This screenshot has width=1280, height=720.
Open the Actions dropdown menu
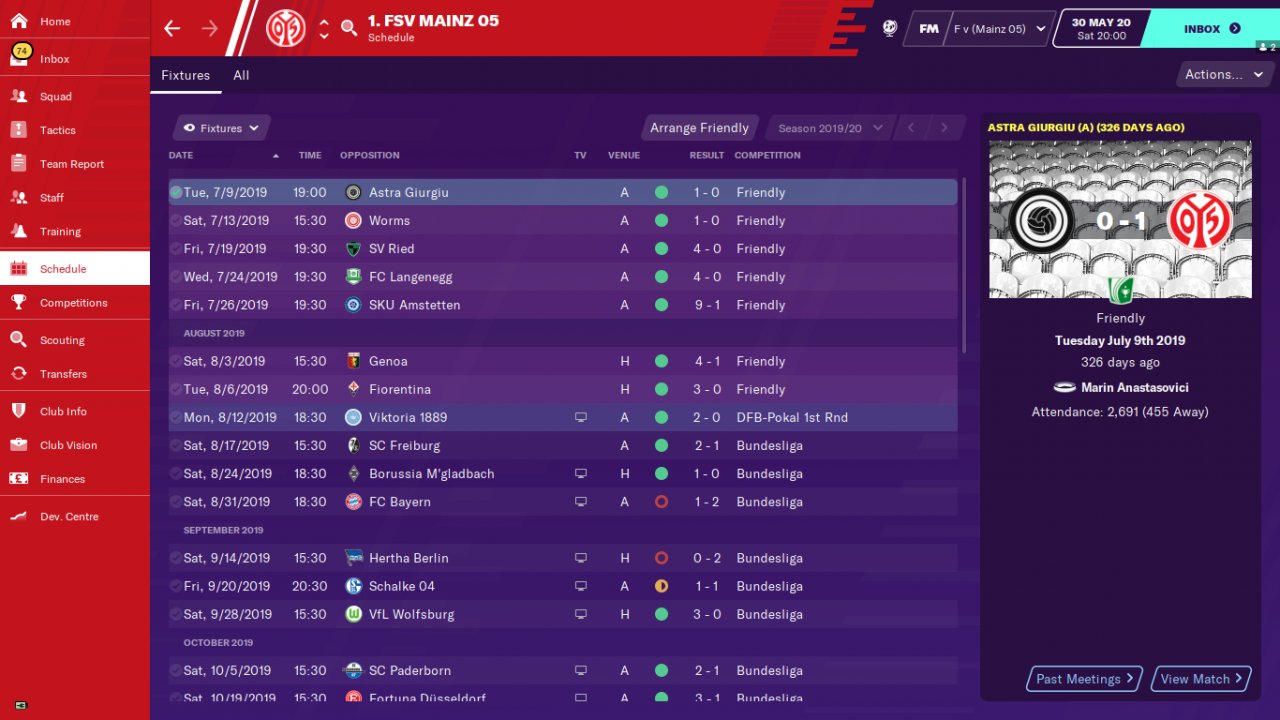(1224, 74)
